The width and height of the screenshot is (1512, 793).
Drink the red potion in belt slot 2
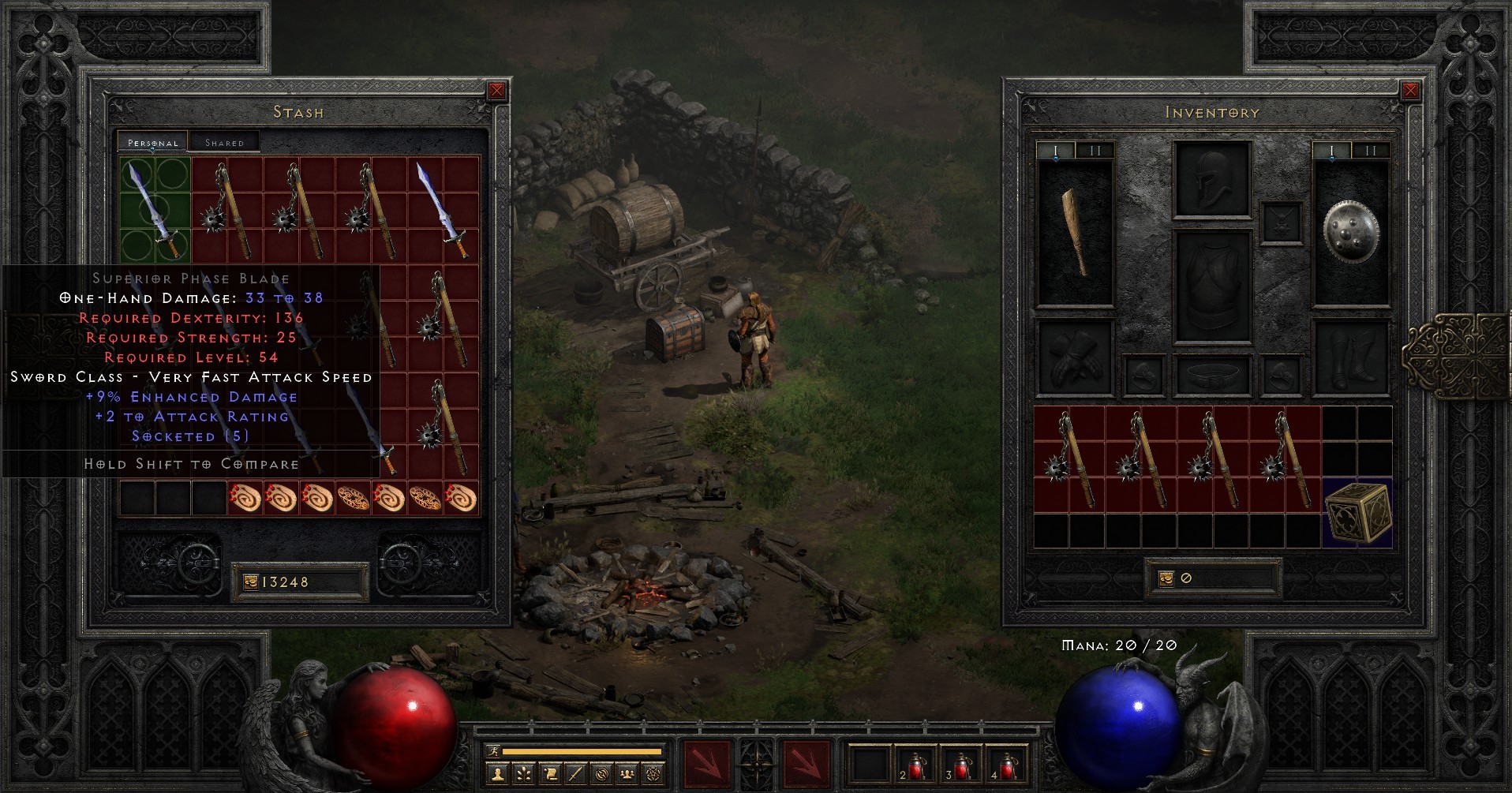[x=918, y=765]
